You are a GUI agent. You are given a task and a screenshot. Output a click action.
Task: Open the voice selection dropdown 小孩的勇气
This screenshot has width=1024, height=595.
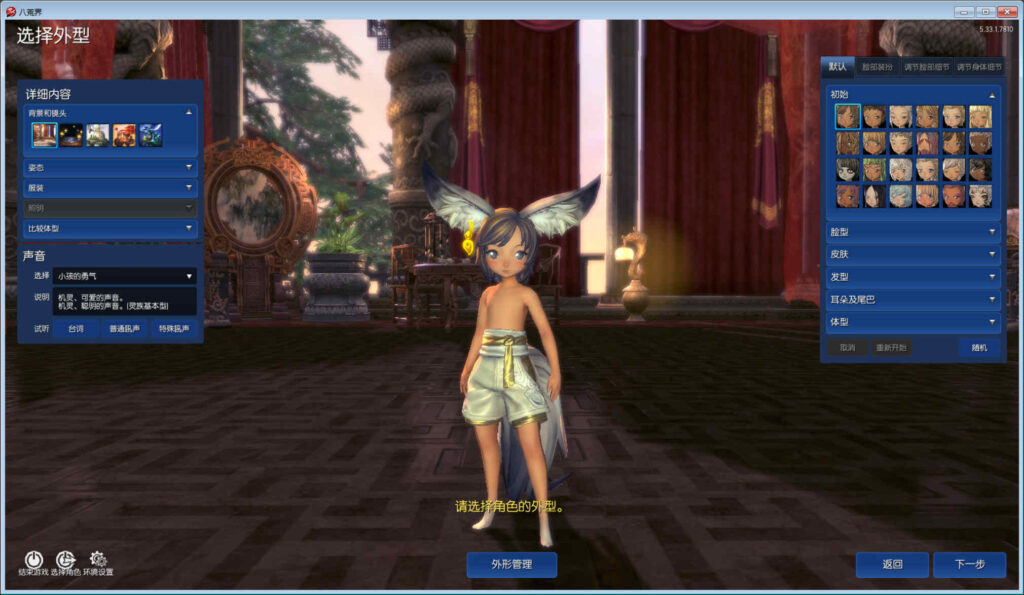124,276
